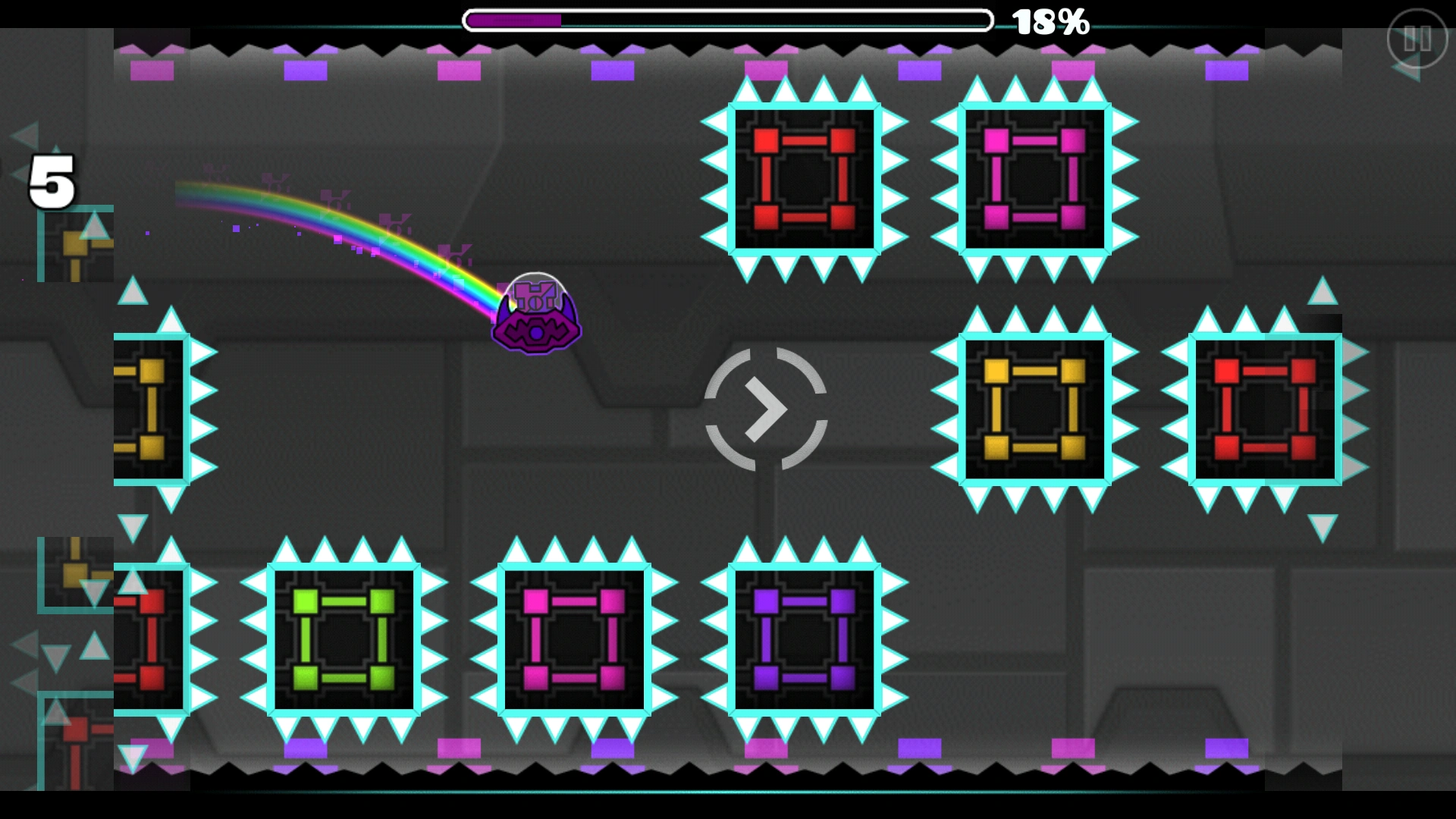Select the magenta spiked block beside the red one
The height and width of the screenshot is (819, 1456).
[1034, 178]
